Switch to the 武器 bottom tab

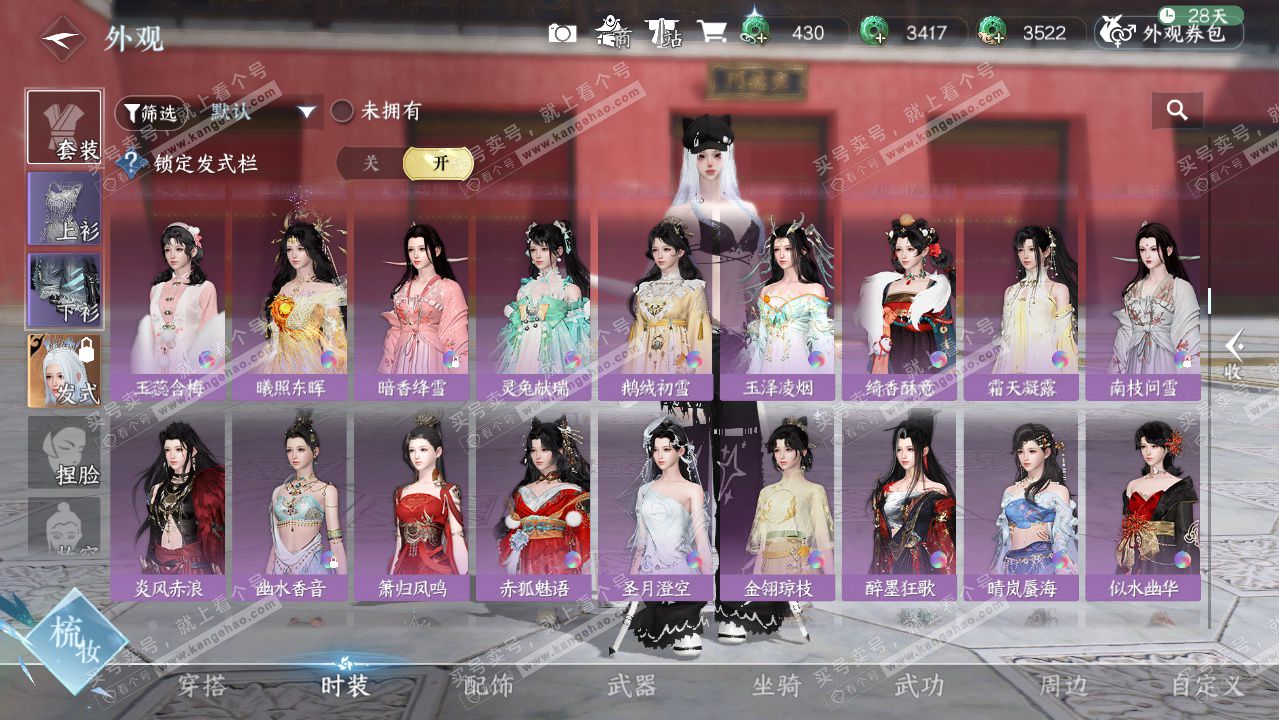coord(632,686)
